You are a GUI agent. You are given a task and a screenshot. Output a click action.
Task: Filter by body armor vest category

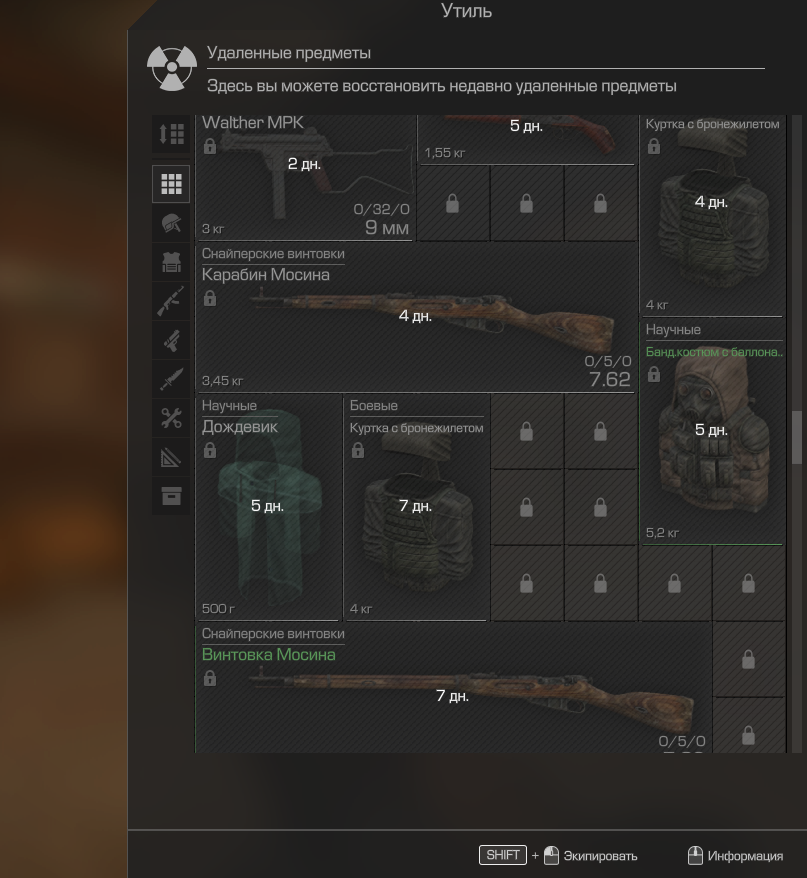coord(171,262)
